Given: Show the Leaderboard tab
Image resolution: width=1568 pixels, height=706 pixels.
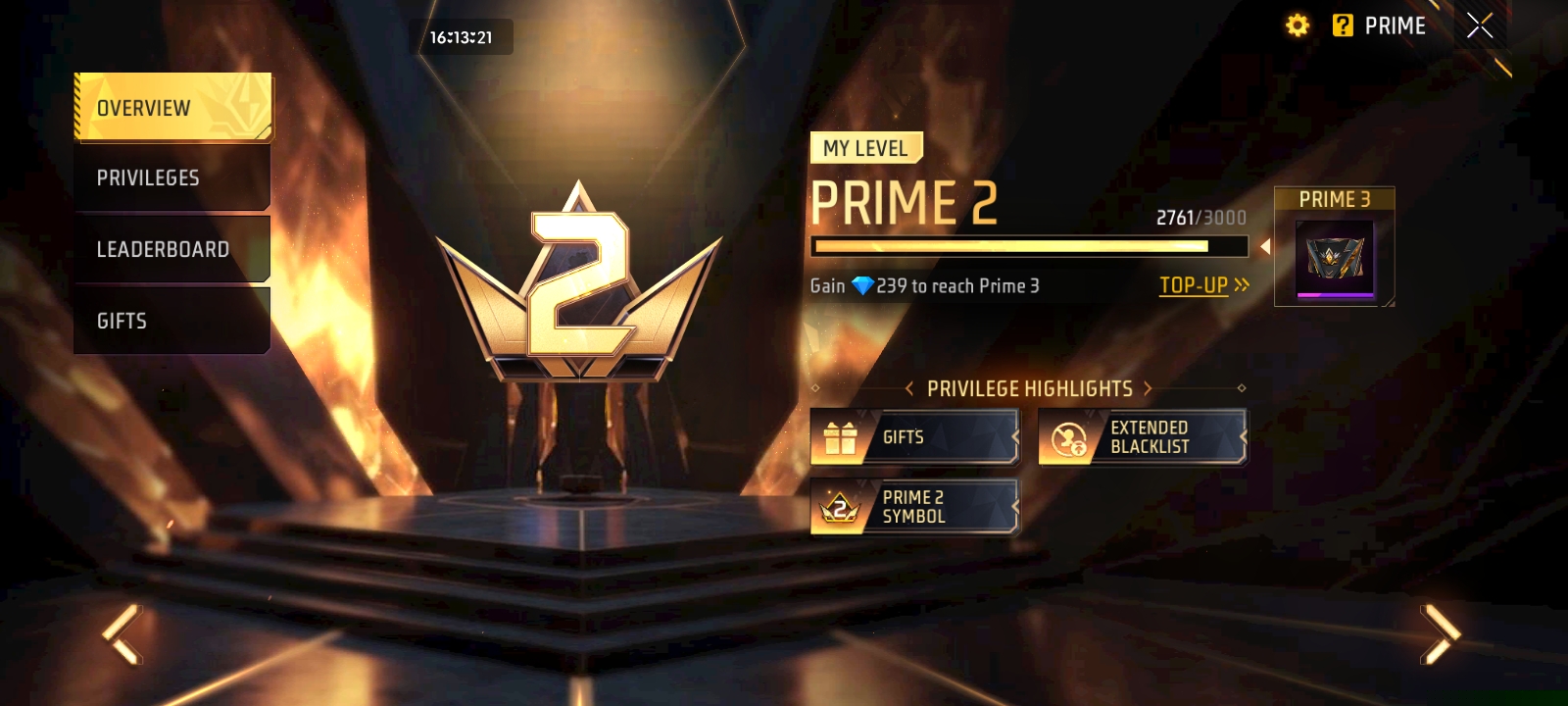Looking at the screenshot, I should pos(172,249).
